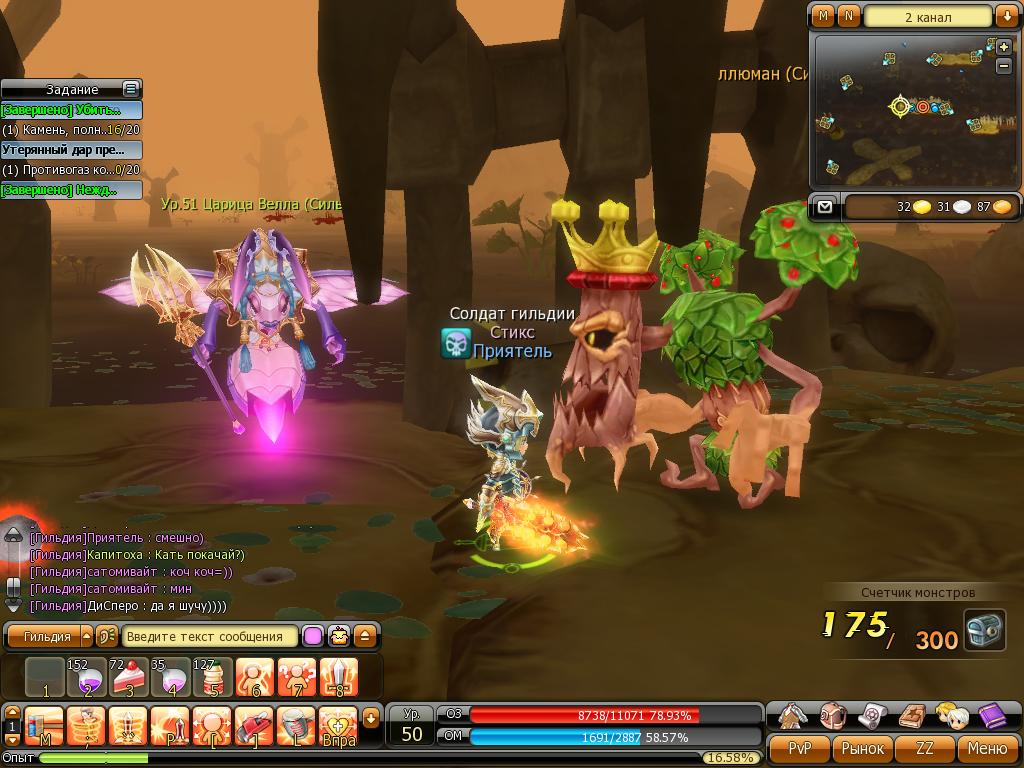Click the M button above minimap
Image resolution: width=1024 pixels, height=768 pixels.
(x=823, y=17)
